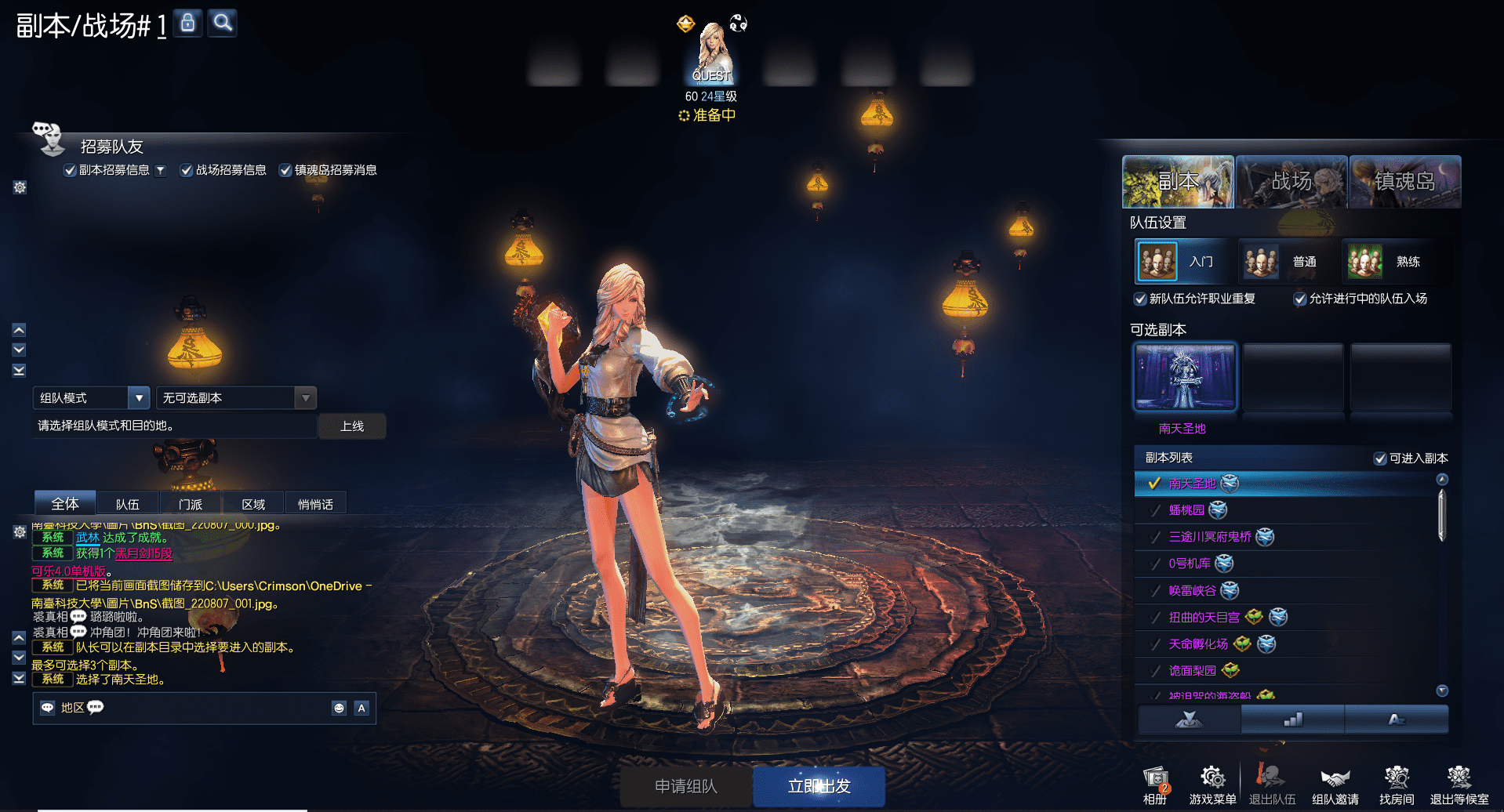Open 组队邀请 party invite

tap(1335, 785)
